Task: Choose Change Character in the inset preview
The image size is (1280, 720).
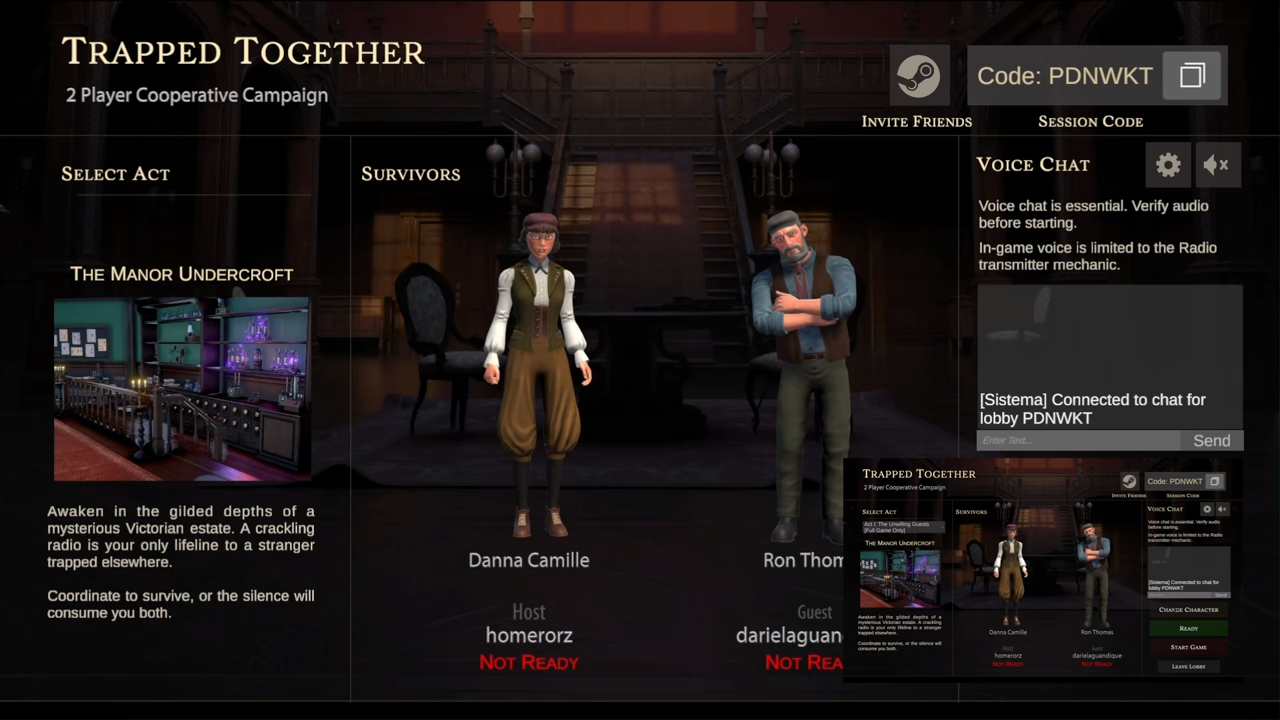Action: coord(1188,609)
